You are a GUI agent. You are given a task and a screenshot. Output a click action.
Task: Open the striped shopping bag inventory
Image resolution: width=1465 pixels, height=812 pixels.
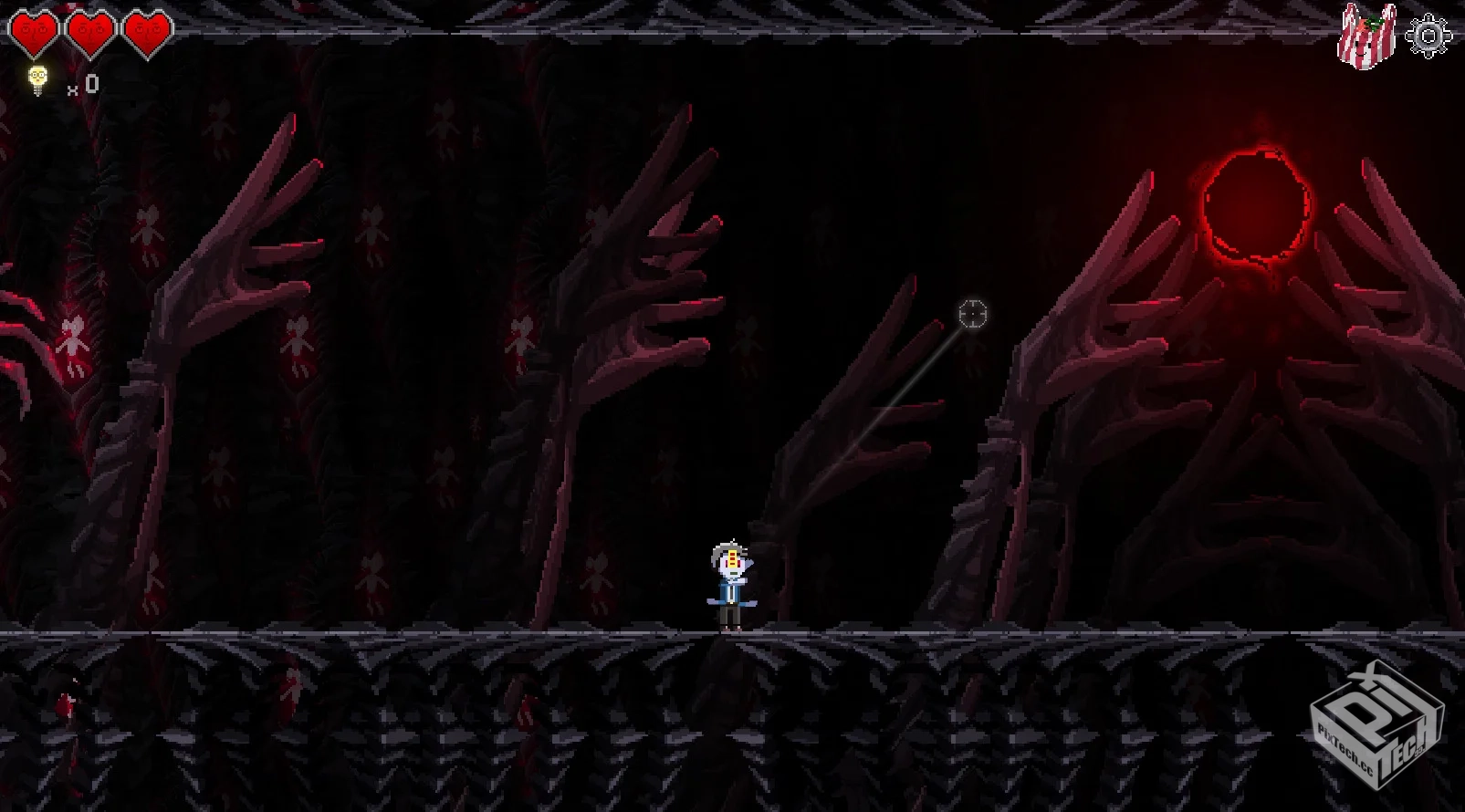[x=1366, y=36]
